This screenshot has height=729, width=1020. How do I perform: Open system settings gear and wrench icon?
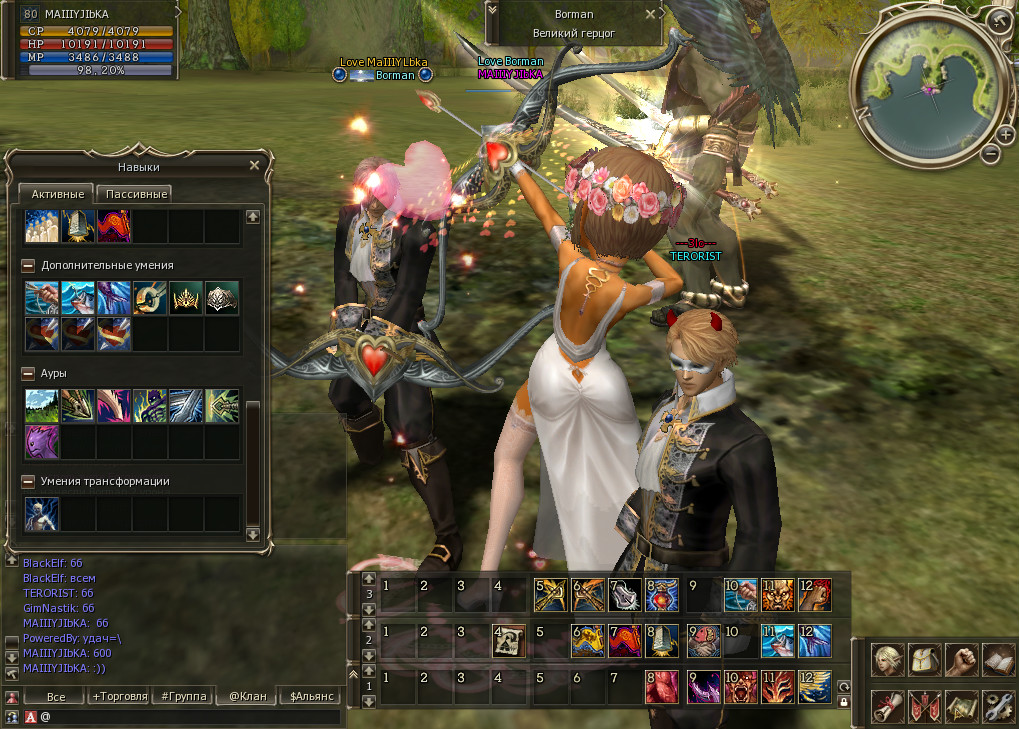point(997,705)
